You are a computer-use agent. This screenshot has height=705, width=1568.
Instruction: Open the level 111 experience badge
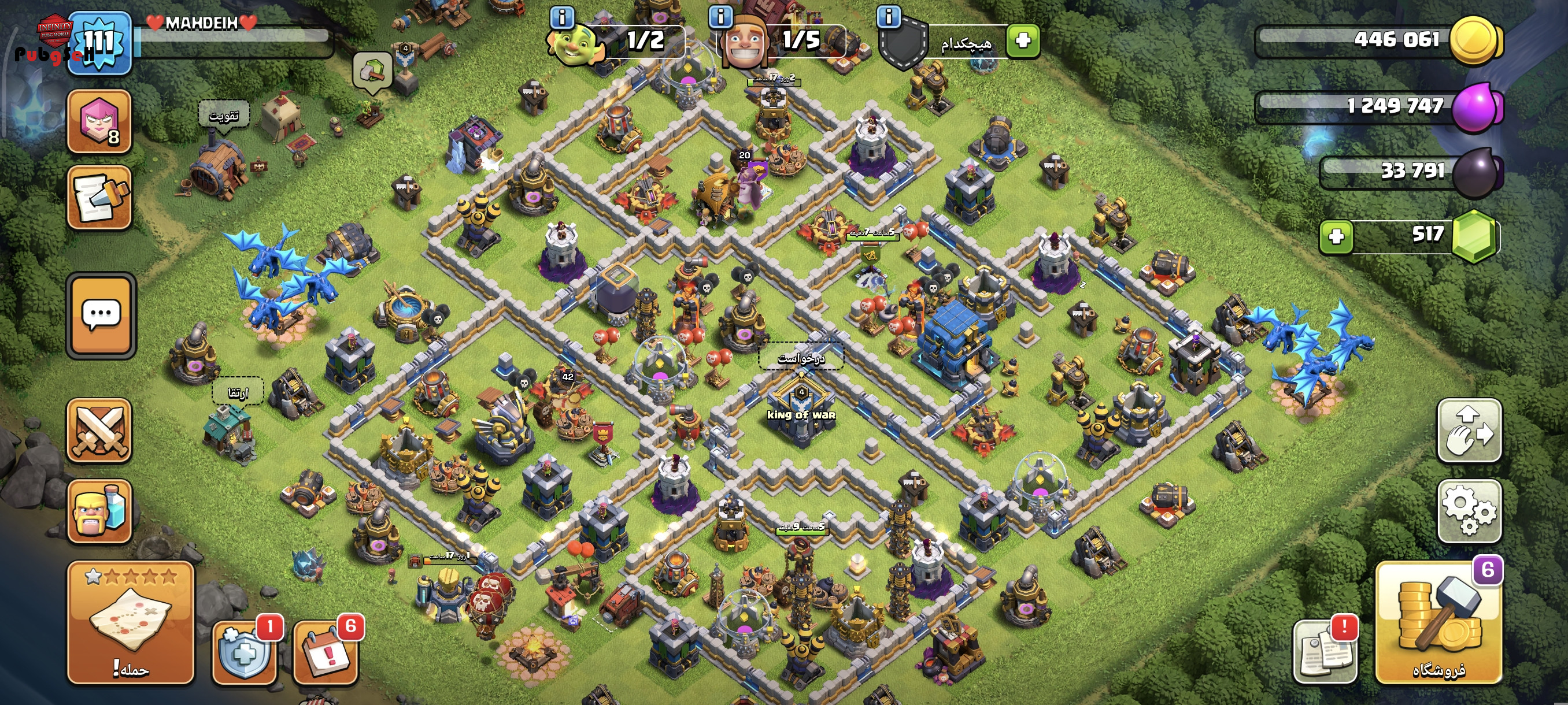click(99, 43)
